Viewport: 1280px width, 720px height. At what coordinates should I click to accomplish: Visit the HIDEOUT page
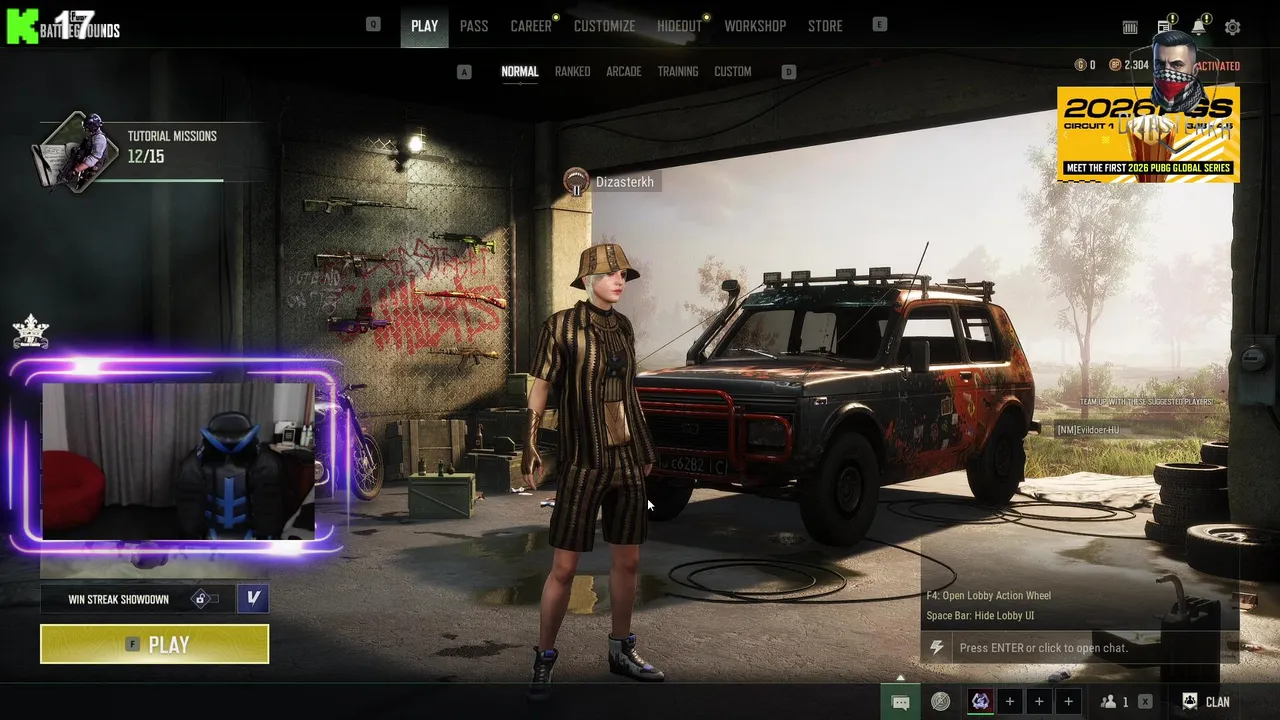point(679,26)
